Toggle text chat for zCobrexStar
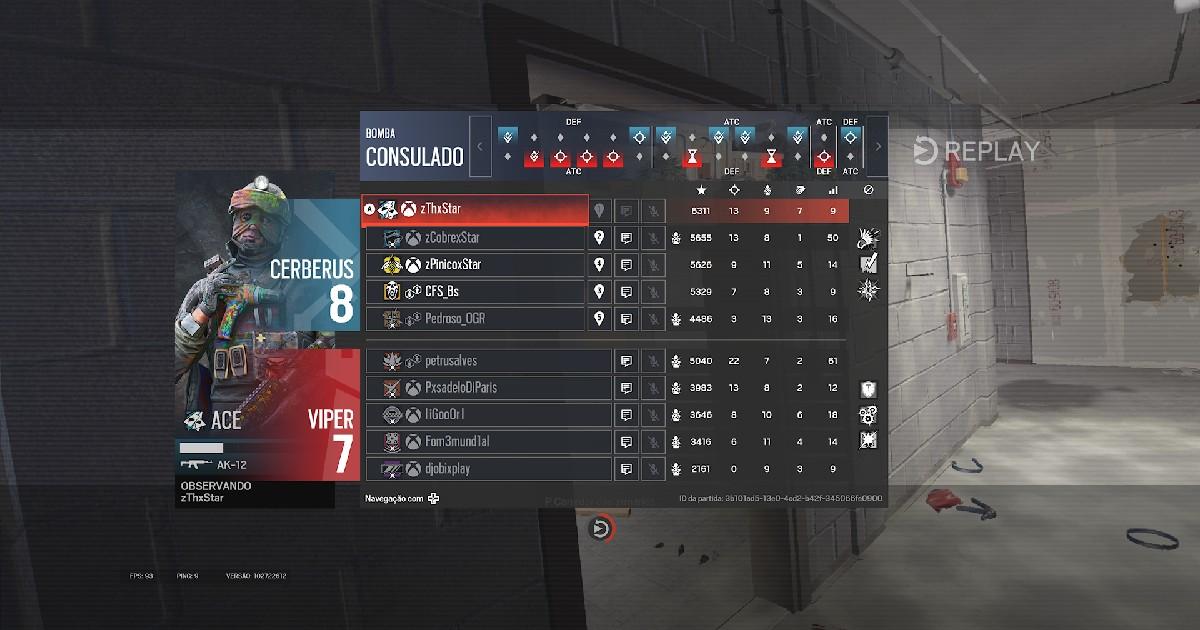 pos(626,238)
